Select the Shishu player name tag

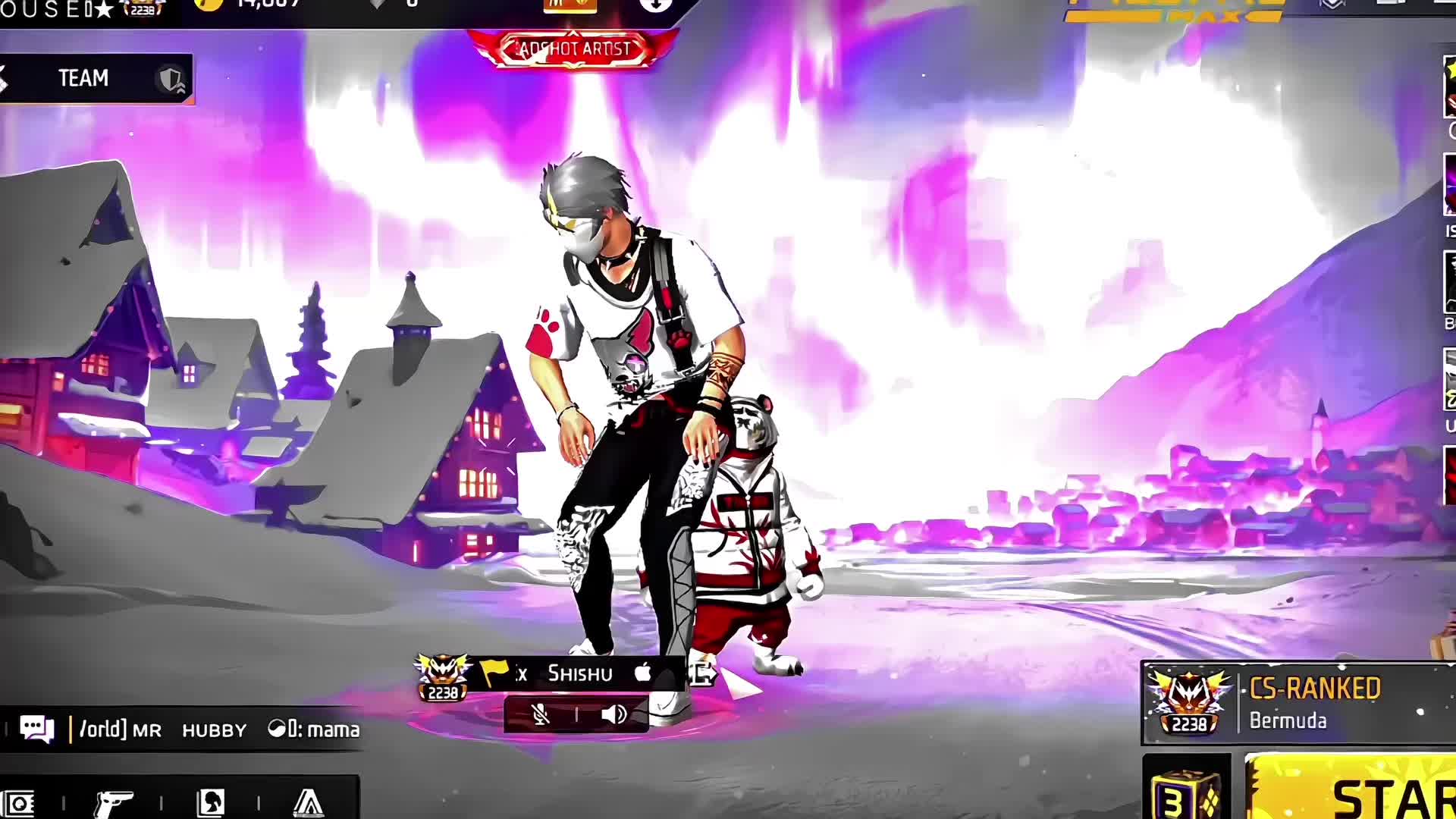(x=580, y=673)
